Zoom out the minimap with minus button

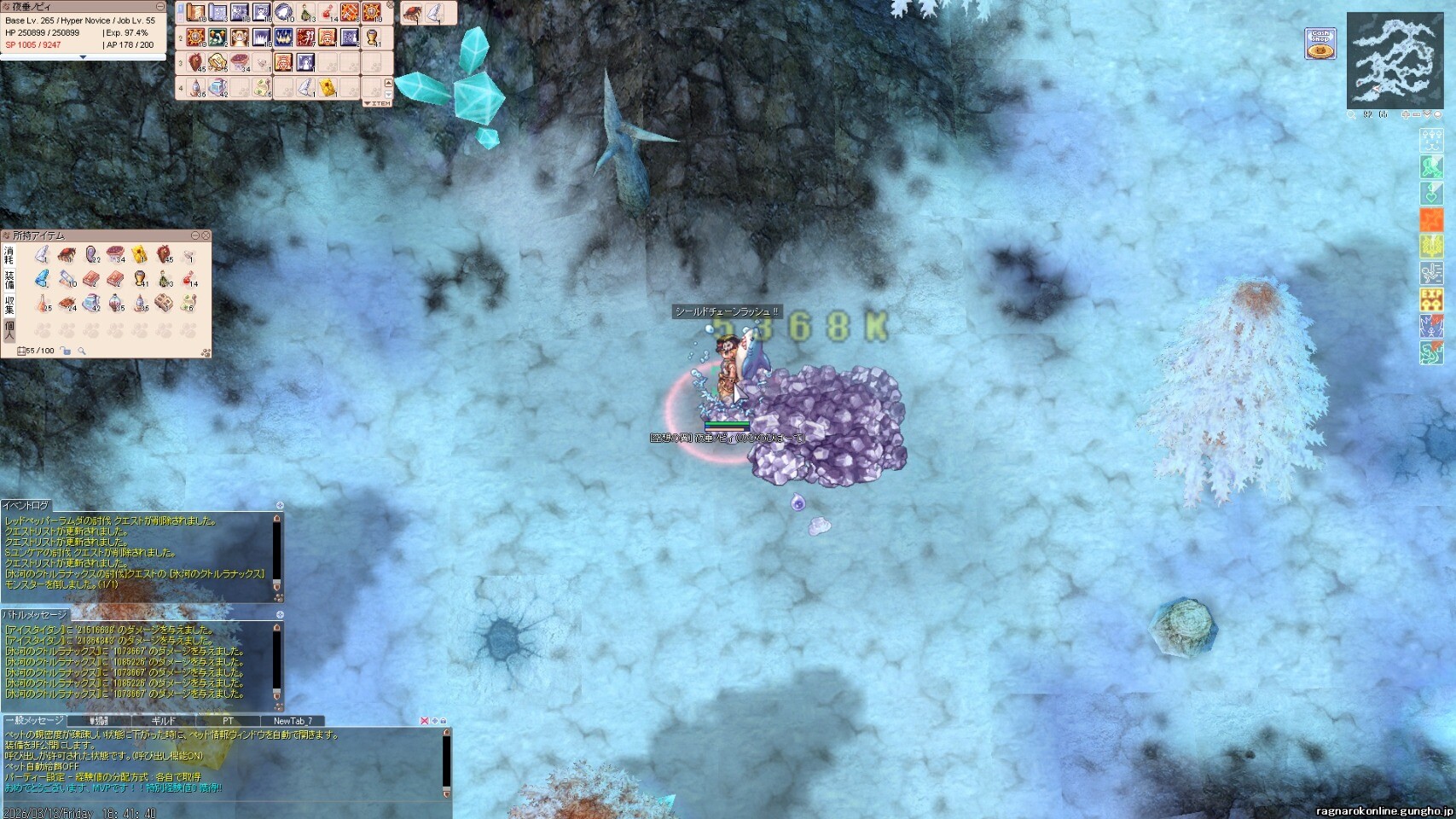[x=1416, y=114]
